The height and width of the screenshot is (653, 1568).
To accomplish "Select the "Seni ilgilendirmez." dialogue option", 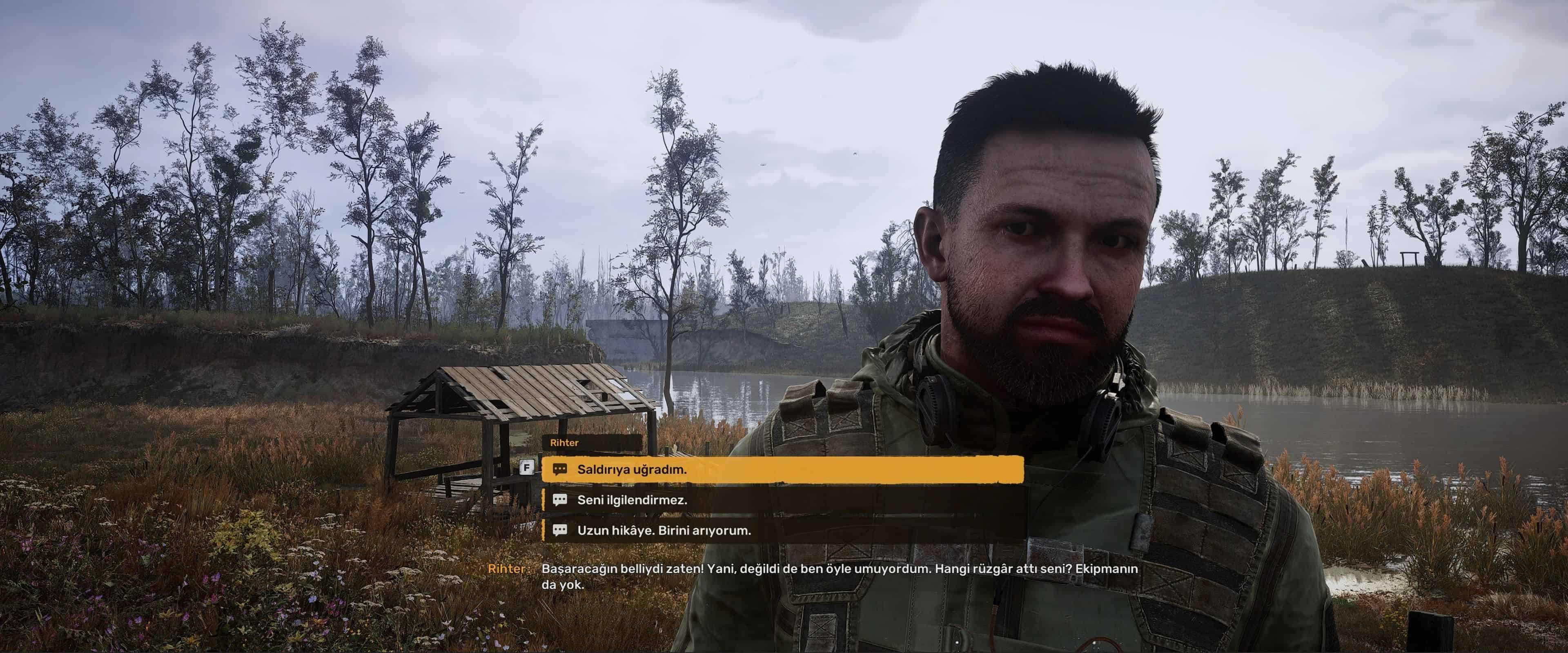I will coord(632,499).
